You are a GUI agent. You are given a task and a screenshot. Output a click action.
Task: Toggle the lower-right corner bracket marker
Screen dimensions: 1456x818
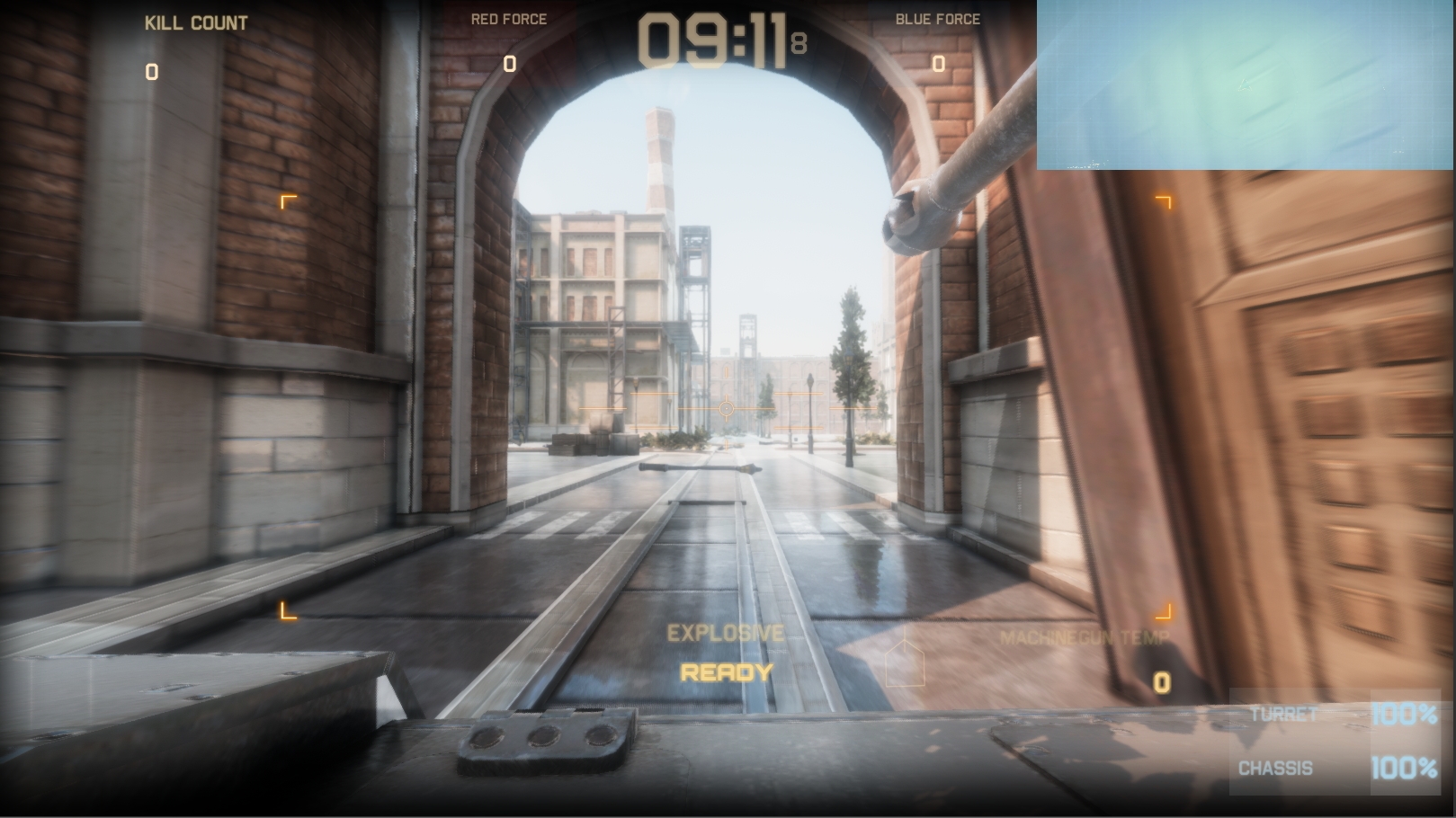coord(1163,612)
